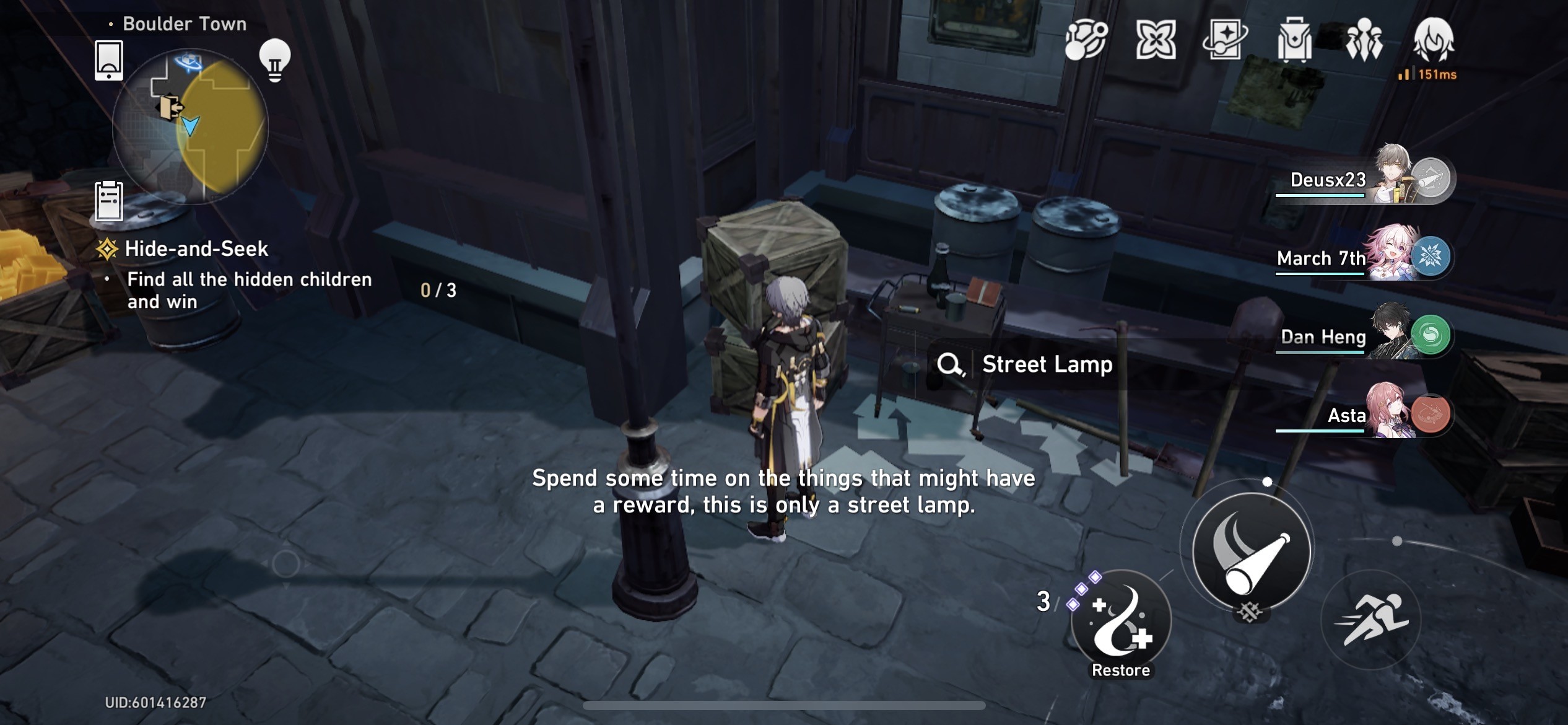
Task: Tap the circular minimap
Action: pos(190,127)
